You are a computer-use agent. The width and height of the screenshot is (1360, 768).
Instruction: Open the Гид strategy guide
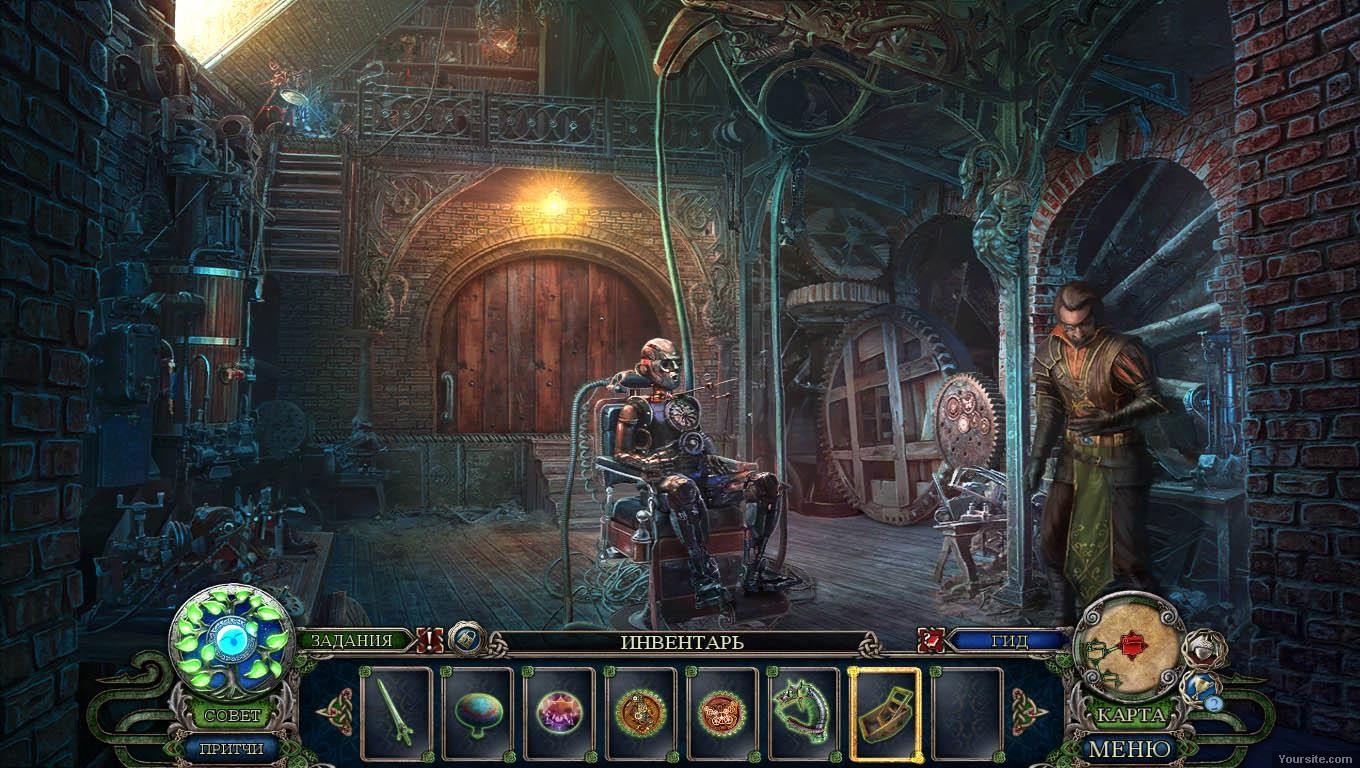click(x=1008, y=641)
